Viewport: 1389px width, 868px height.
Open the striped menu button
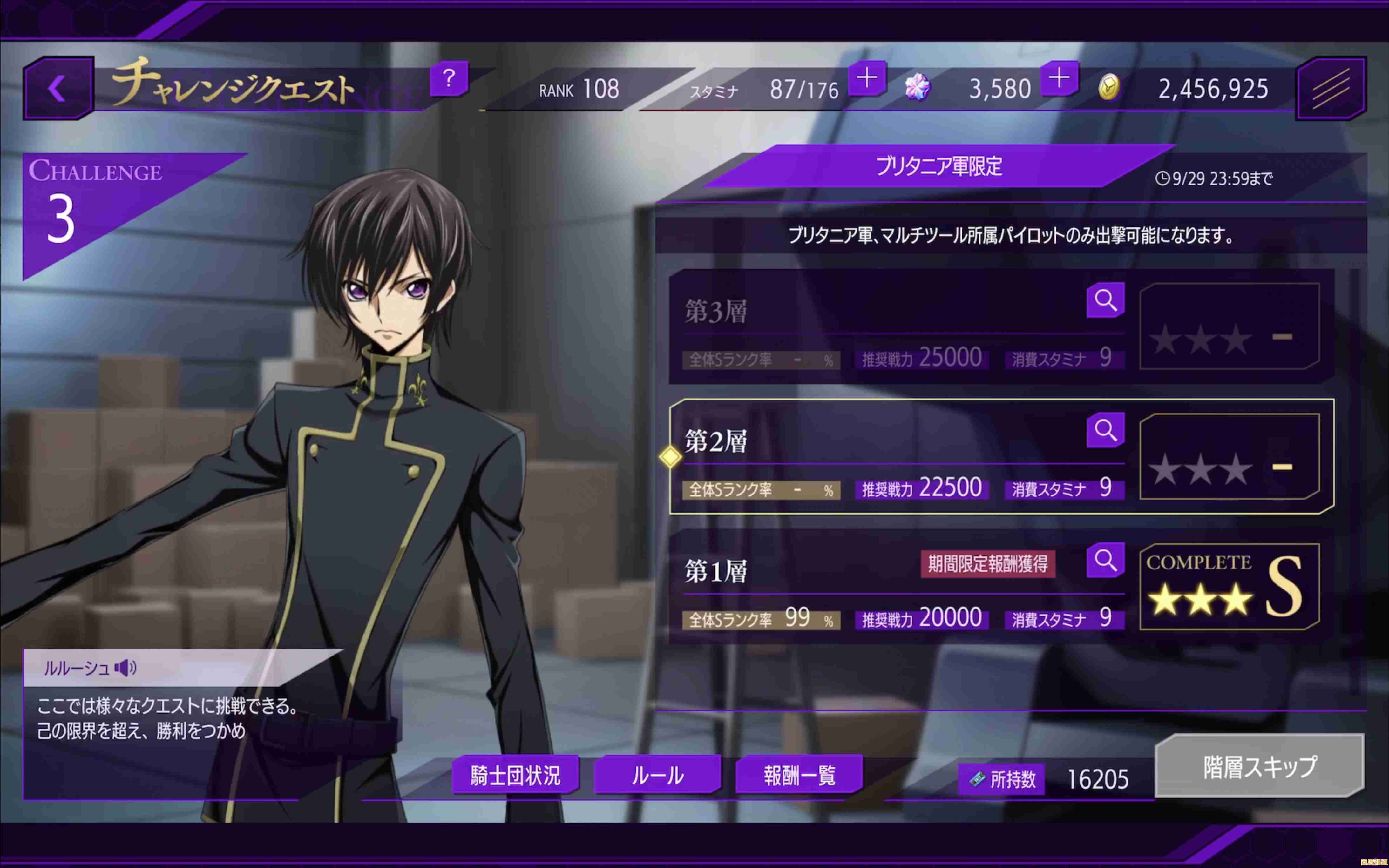coord(1330,88)
